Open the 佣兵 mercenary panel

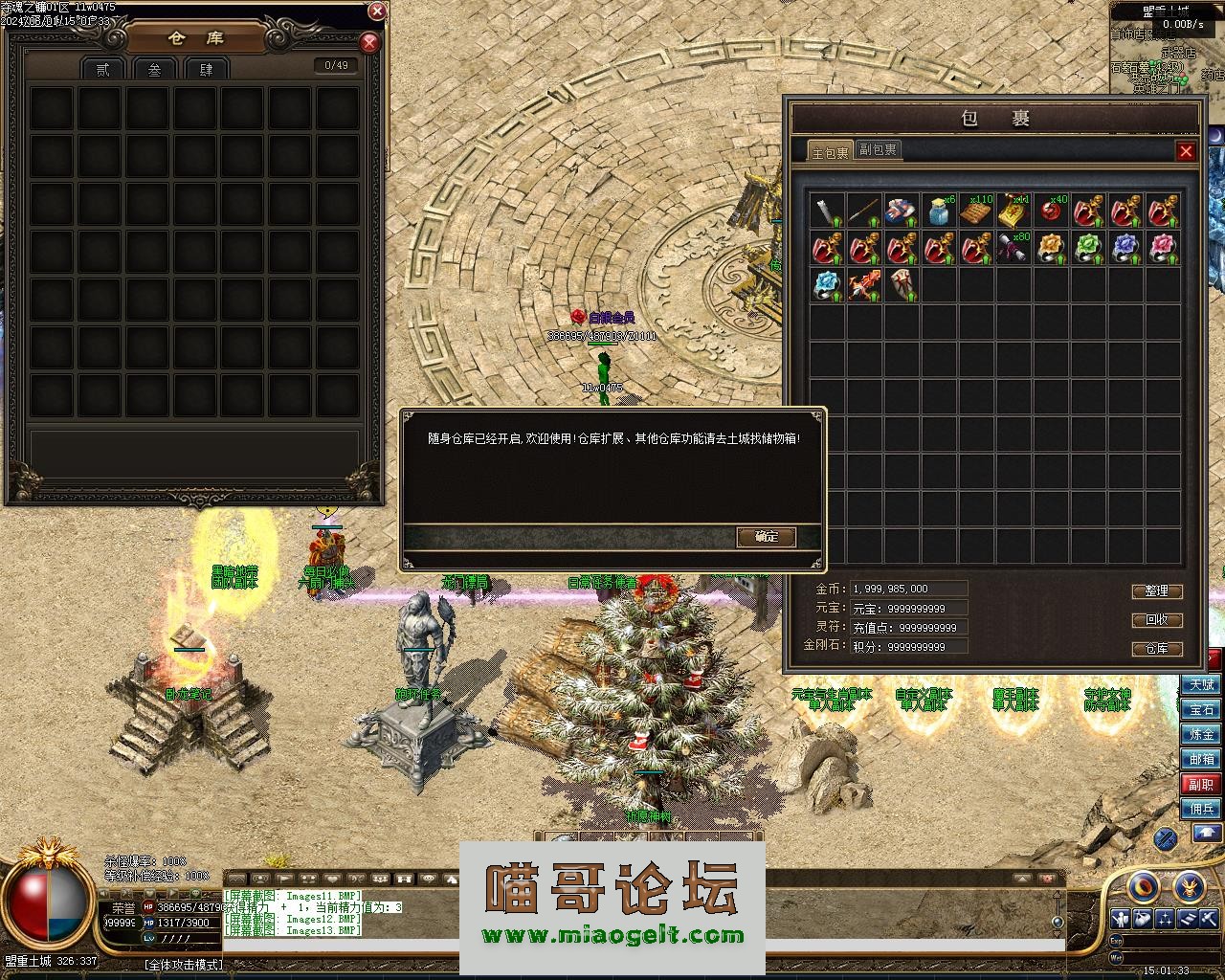tap(1201, 810)
